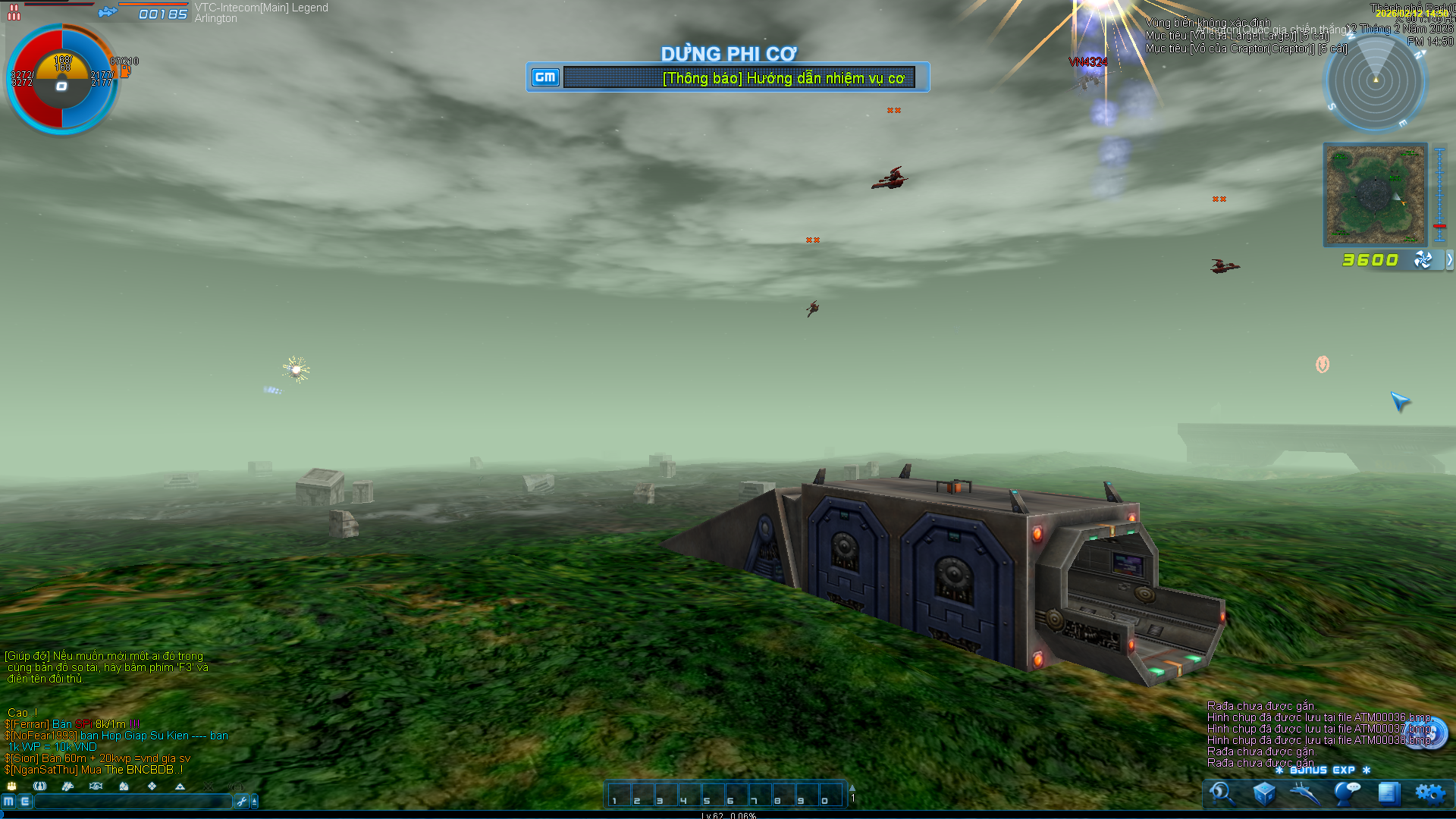Click the E button beside chat input
This screenshot has width=1456, height=819.
[x=25, y=802]
